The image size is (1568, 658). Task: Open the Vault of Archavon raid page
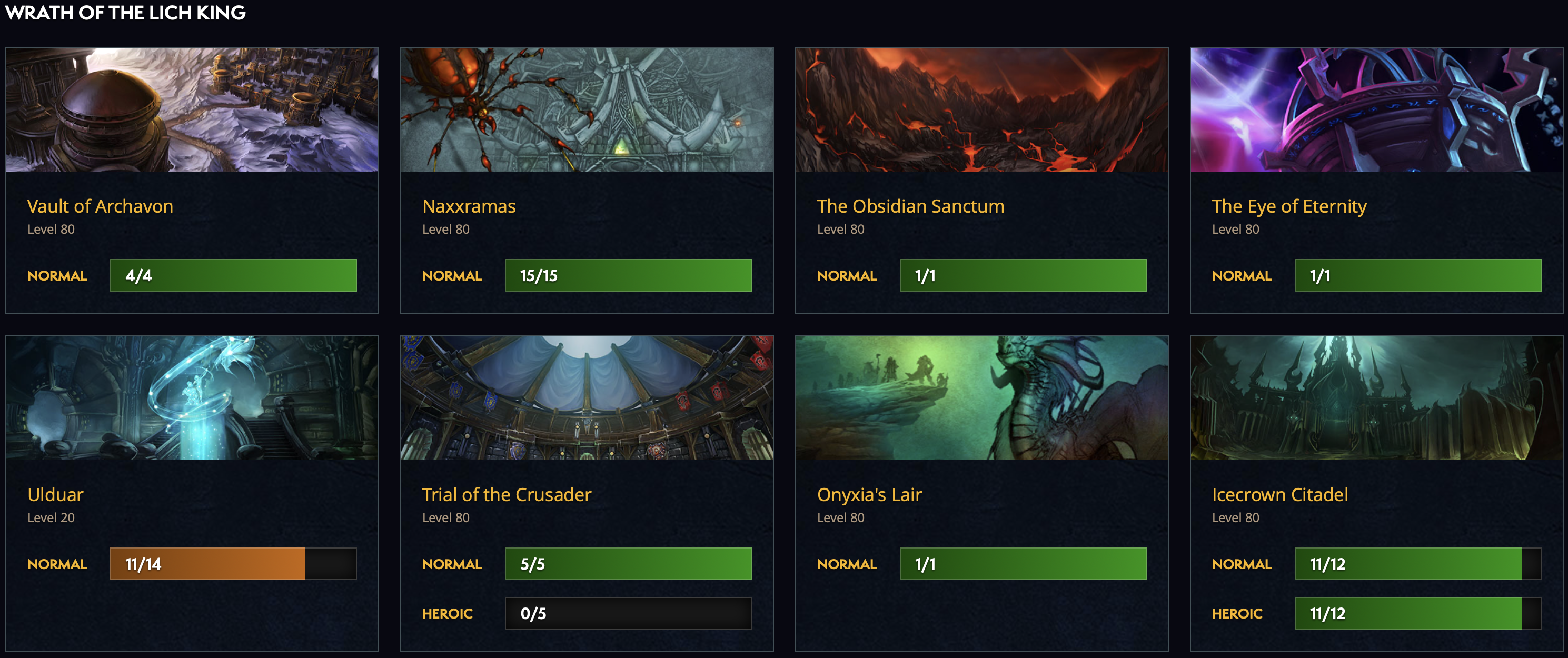coord(100,206)
